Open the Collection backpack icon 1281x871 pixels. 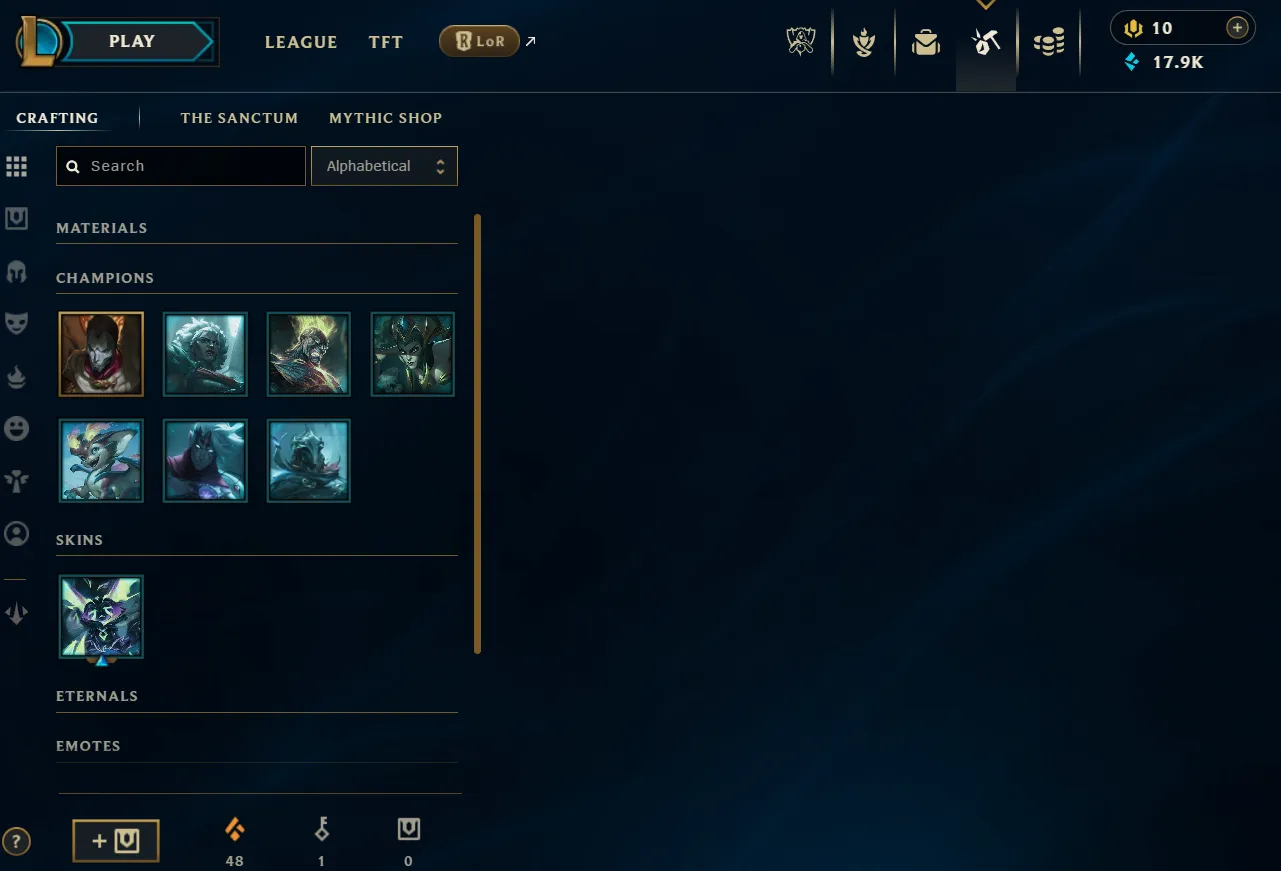[924, 42]
